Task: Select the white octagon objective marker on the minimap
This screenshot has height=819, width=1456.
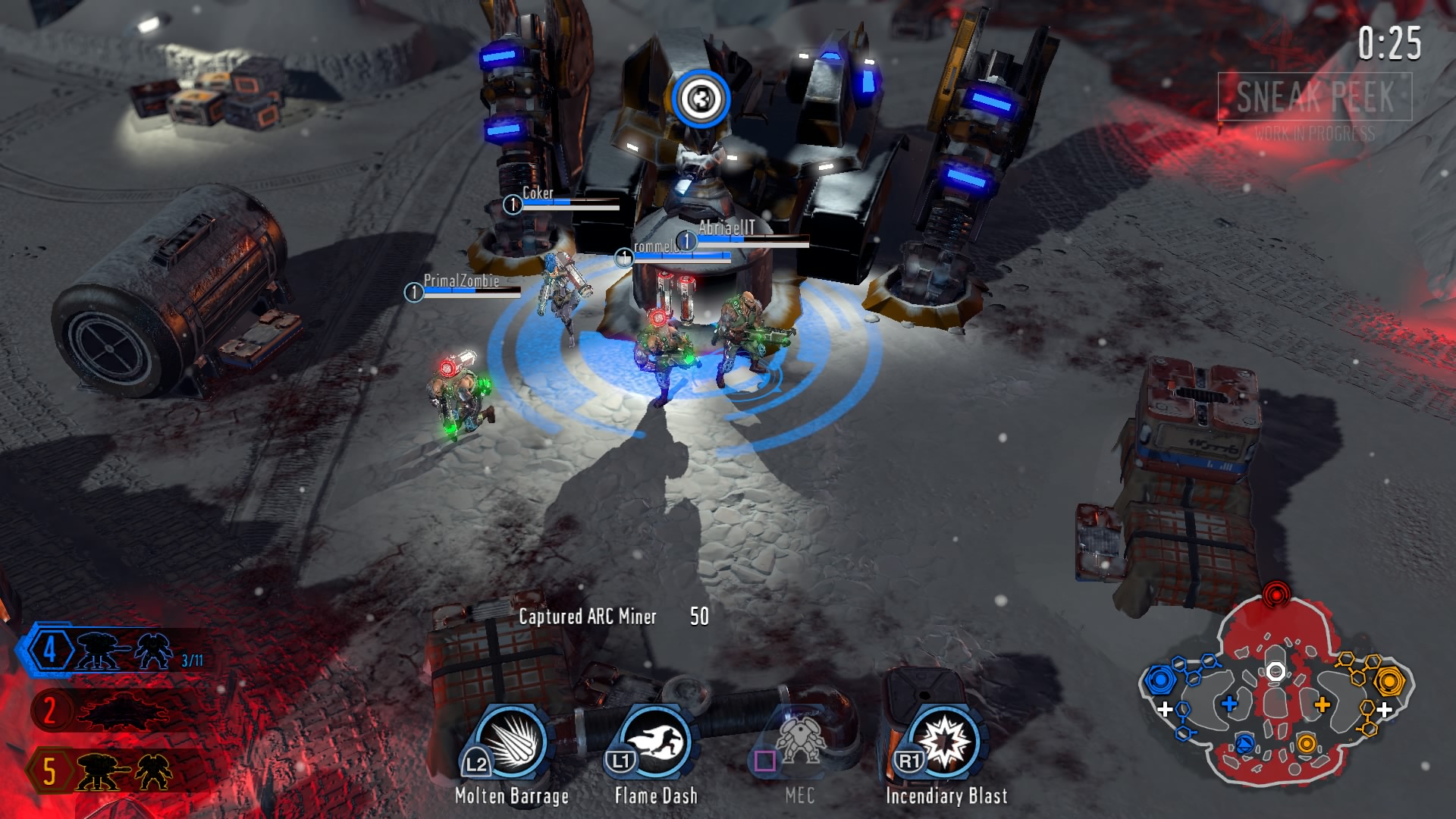Action: point(1276,670)
